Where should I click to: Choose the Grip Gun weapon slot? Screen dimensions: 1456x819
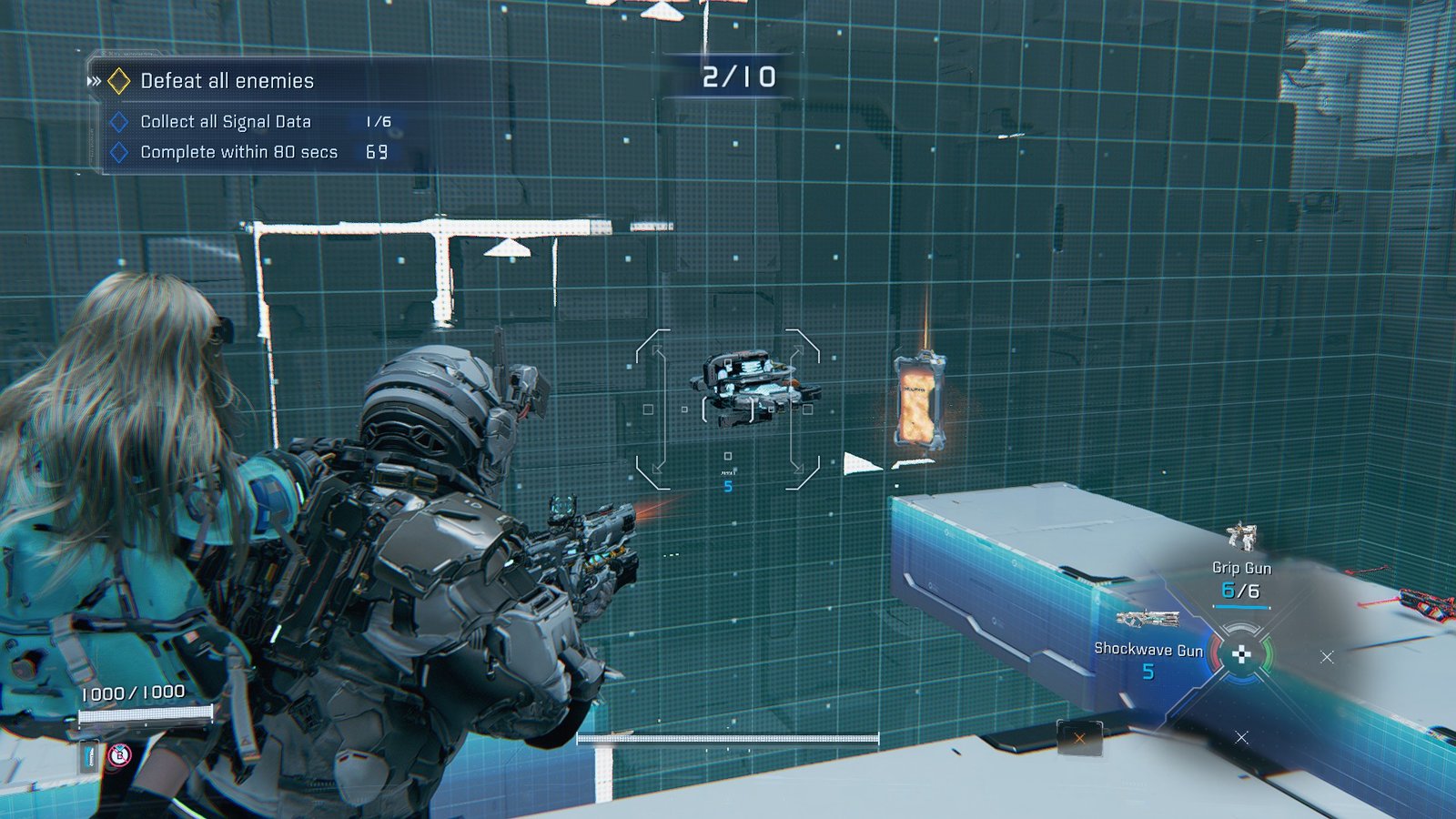(x=1241, y=566)
